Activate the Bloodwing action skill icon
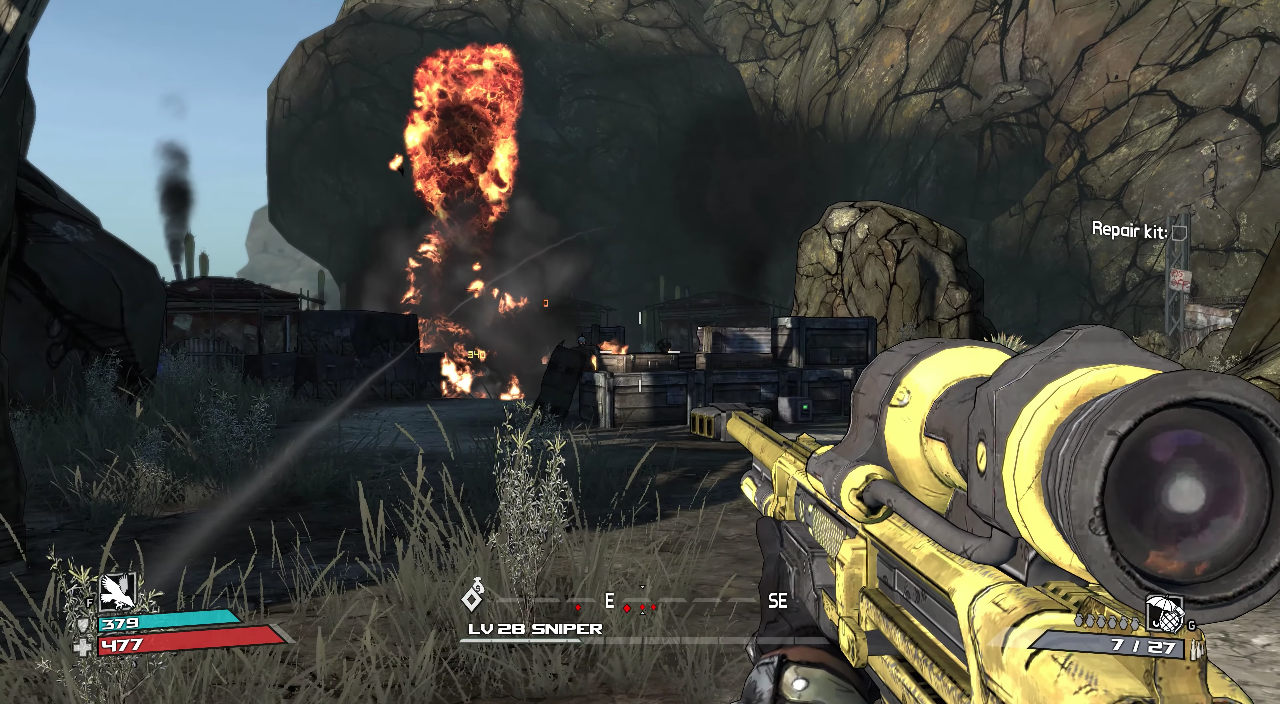Screen dimensions: 1280x704 tap(118, 591)
